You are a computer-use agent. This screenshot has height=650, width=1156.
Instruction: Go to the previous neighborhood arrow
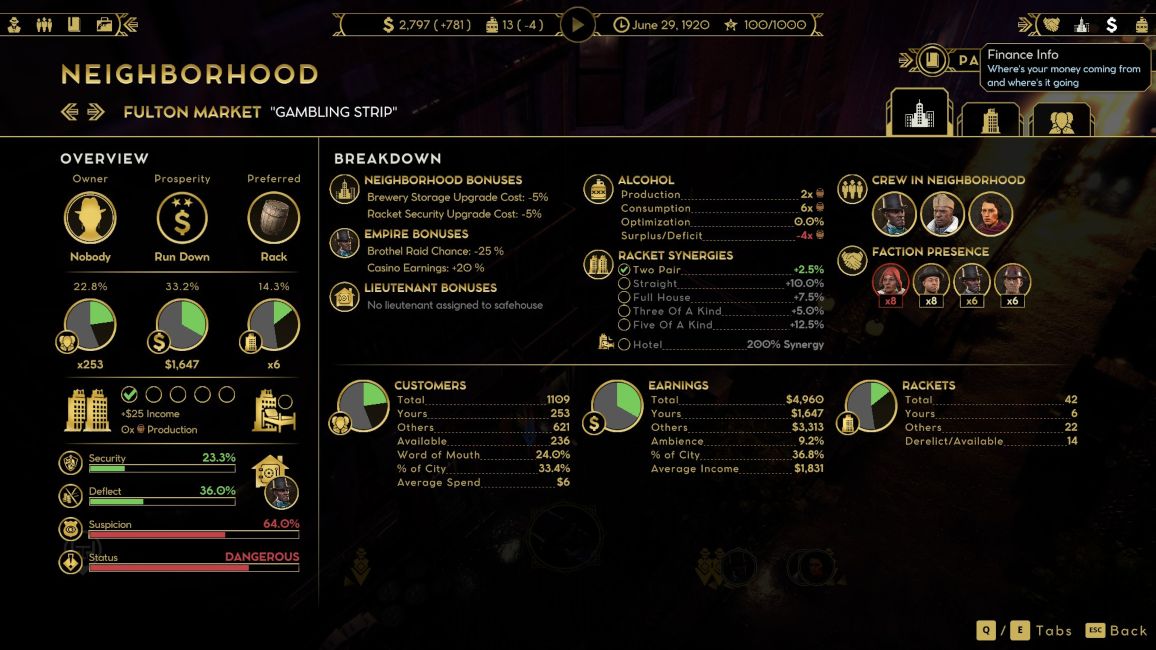(69, 112)
